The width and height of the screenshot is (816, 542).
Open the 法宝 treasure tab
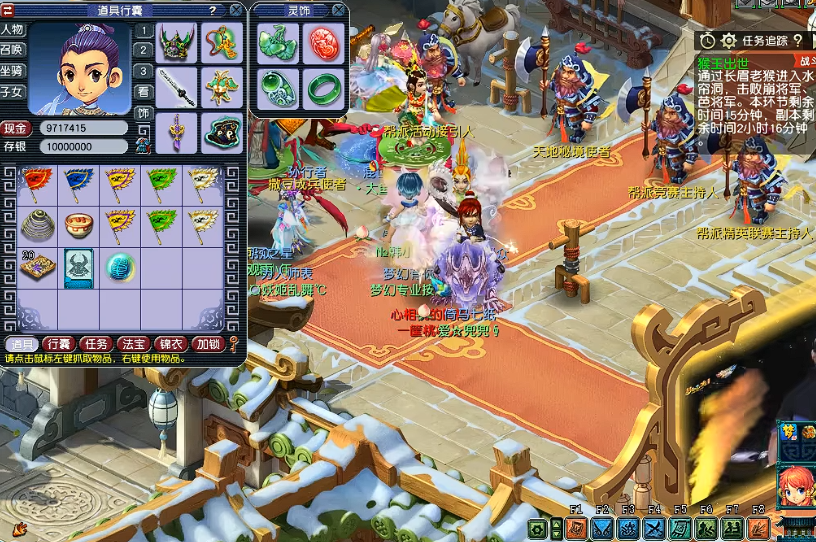[x=132, y=344]
